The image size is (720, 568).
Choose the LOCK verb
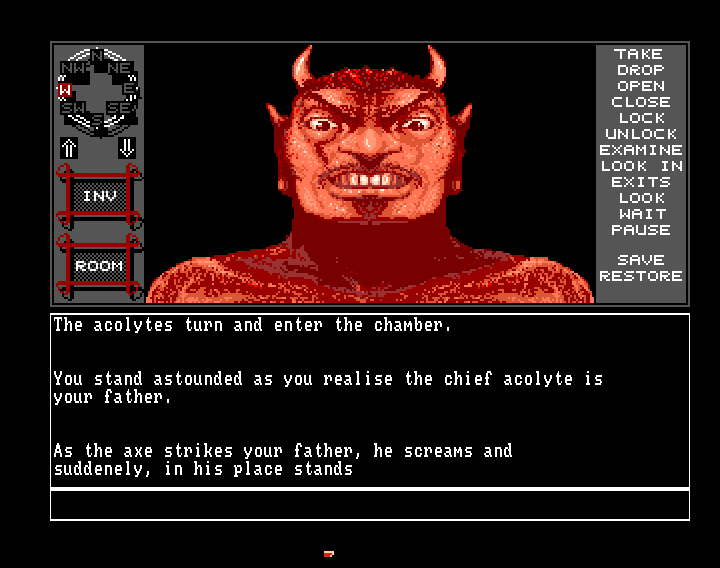[640, 118]
